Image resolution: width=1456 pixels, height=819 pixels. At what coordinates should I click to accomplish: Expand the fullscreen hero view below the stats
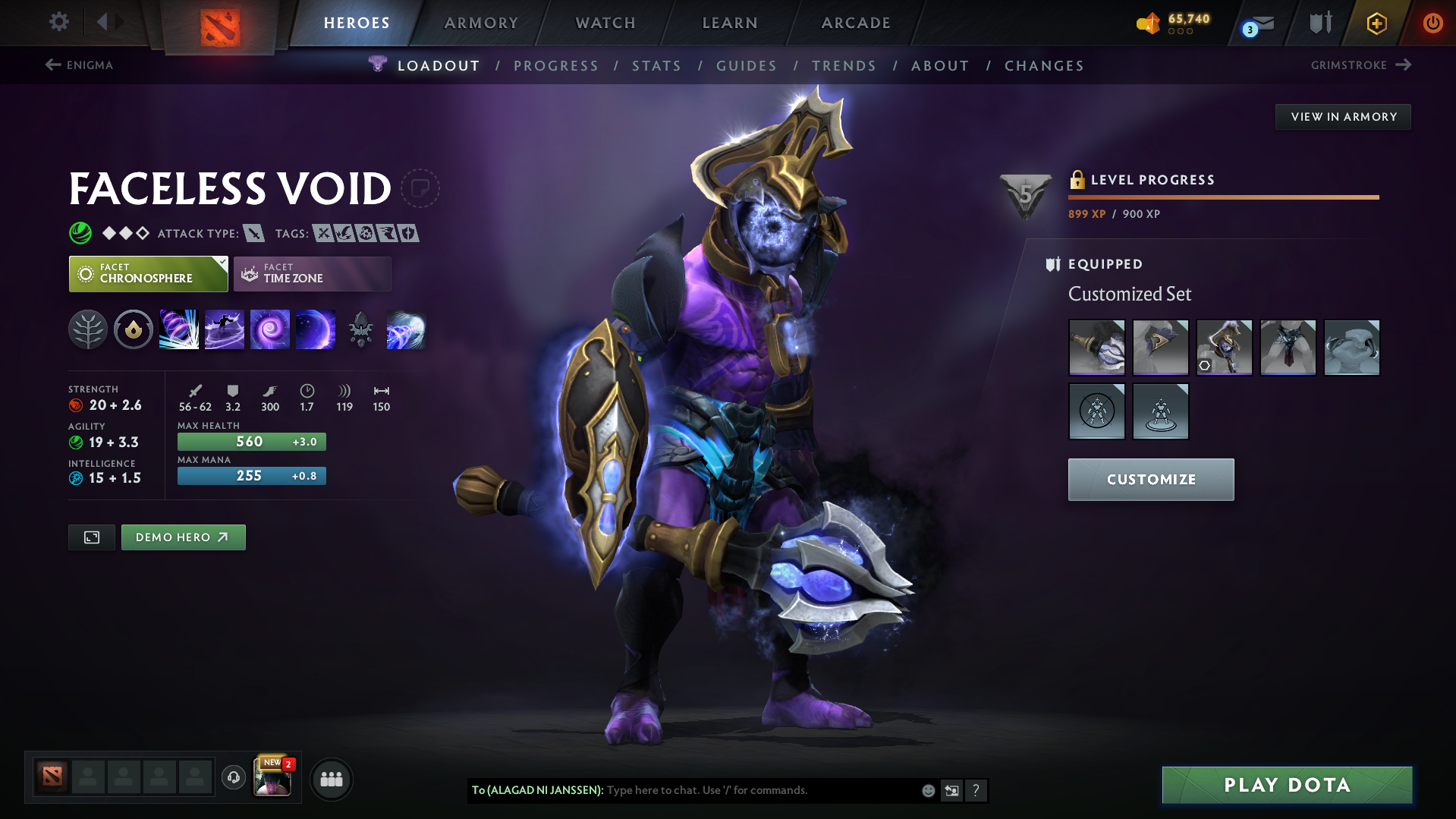91,537
